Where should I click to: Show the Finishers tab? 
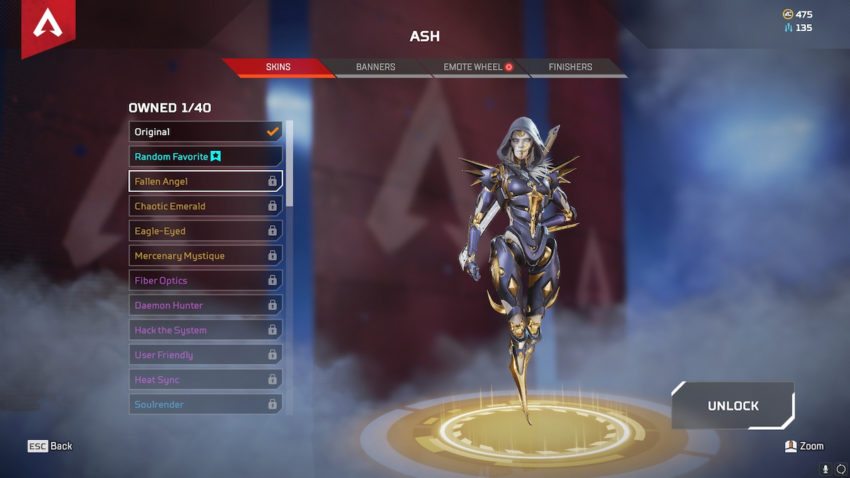570,67
